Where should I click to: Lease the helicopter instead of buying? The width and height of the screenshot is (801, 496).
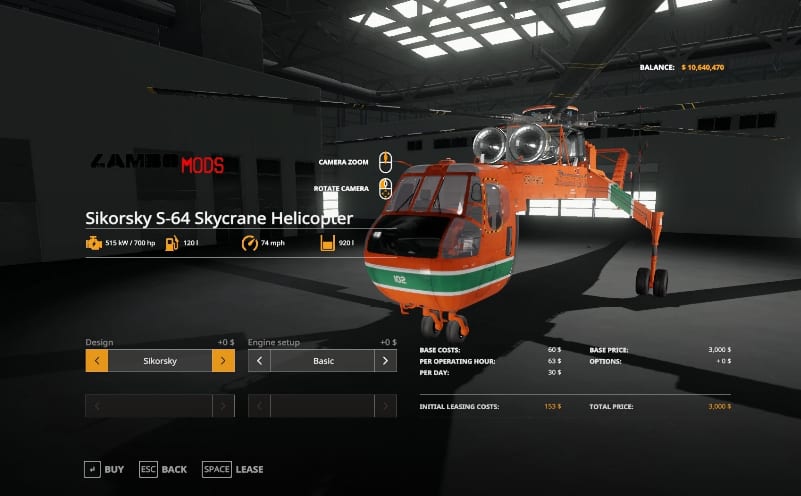[233, 469]
